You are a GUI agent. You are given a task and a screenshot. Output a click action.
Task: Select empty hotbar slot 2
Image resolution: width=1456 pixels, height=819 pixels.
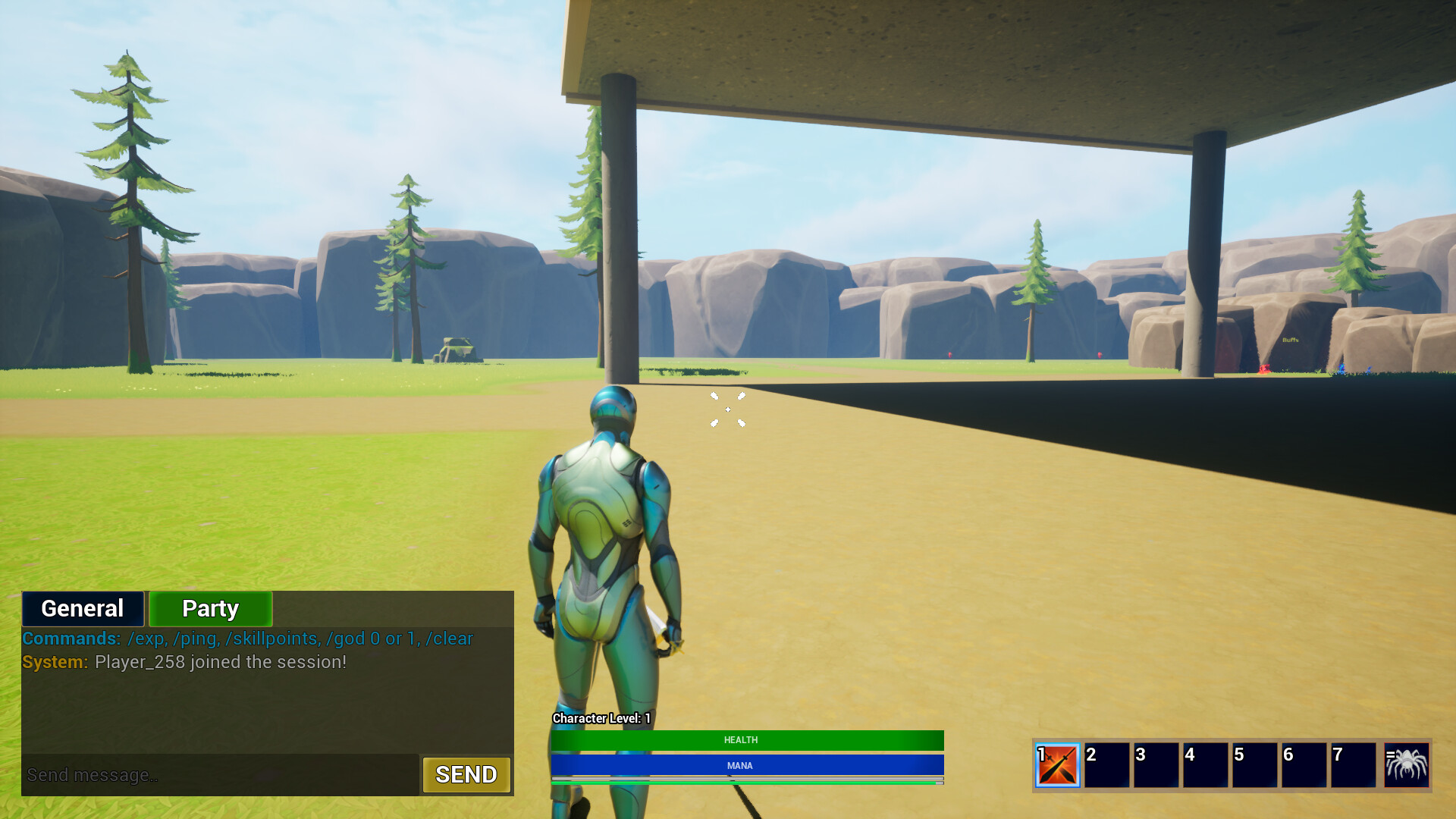click(1108, 766)
